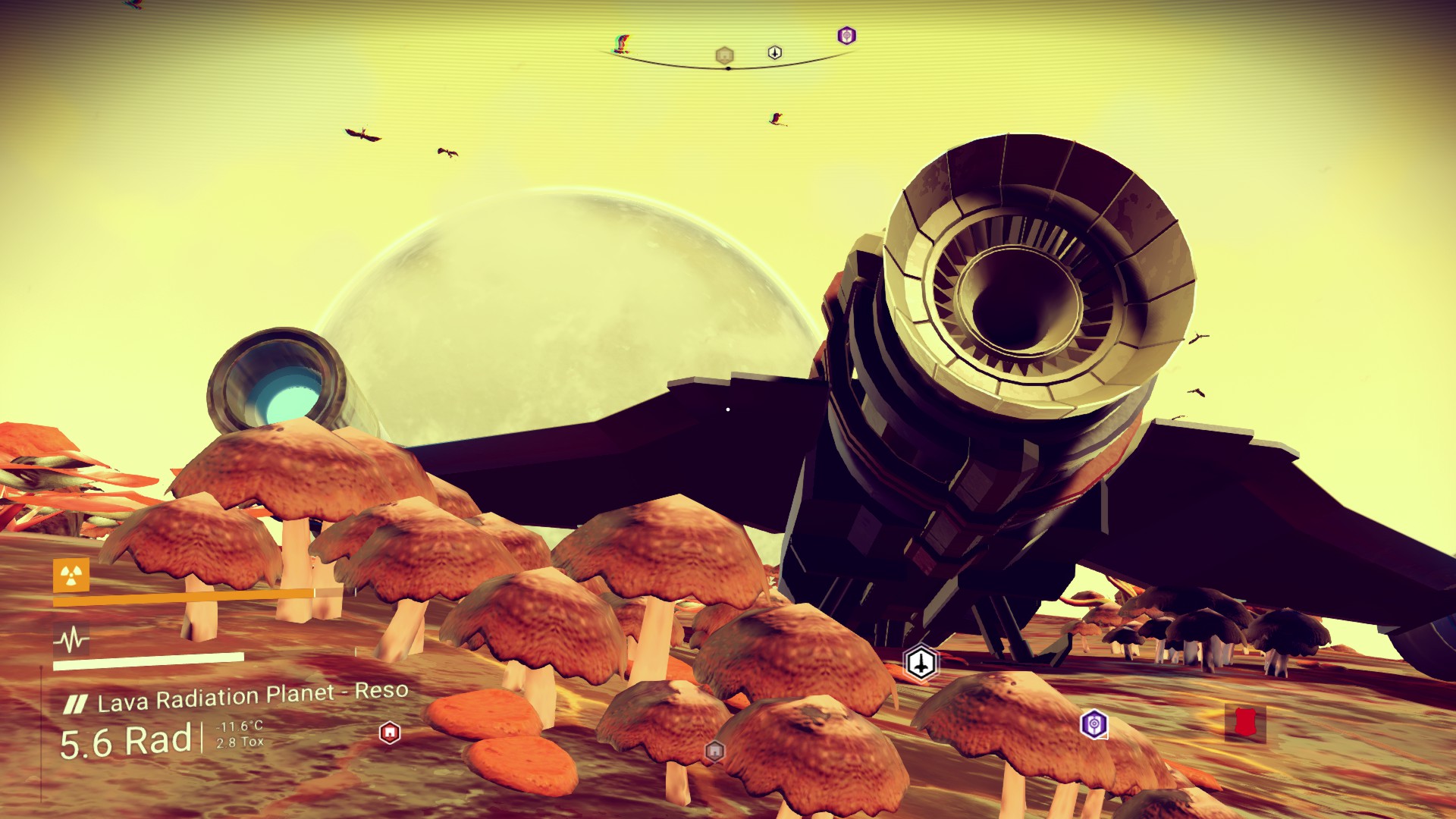1456x819 pixels.
Task: Select the purple hexagon marker on the compass
Action: coord(846,36)
